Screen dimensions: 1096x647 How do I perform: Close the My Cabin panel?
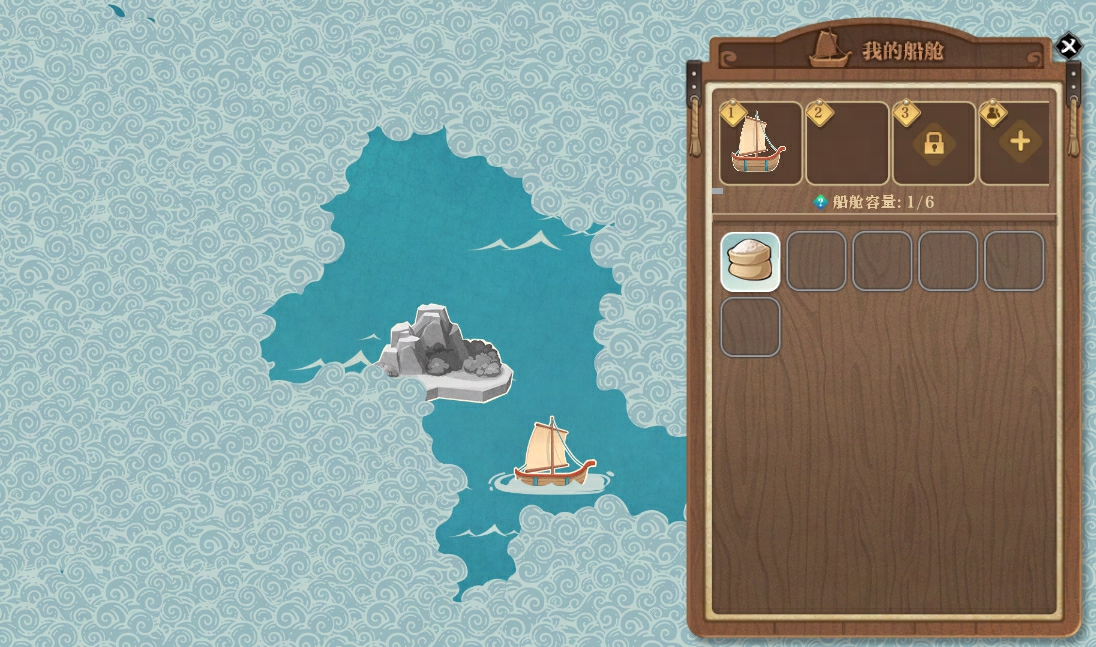(1068, 46)
